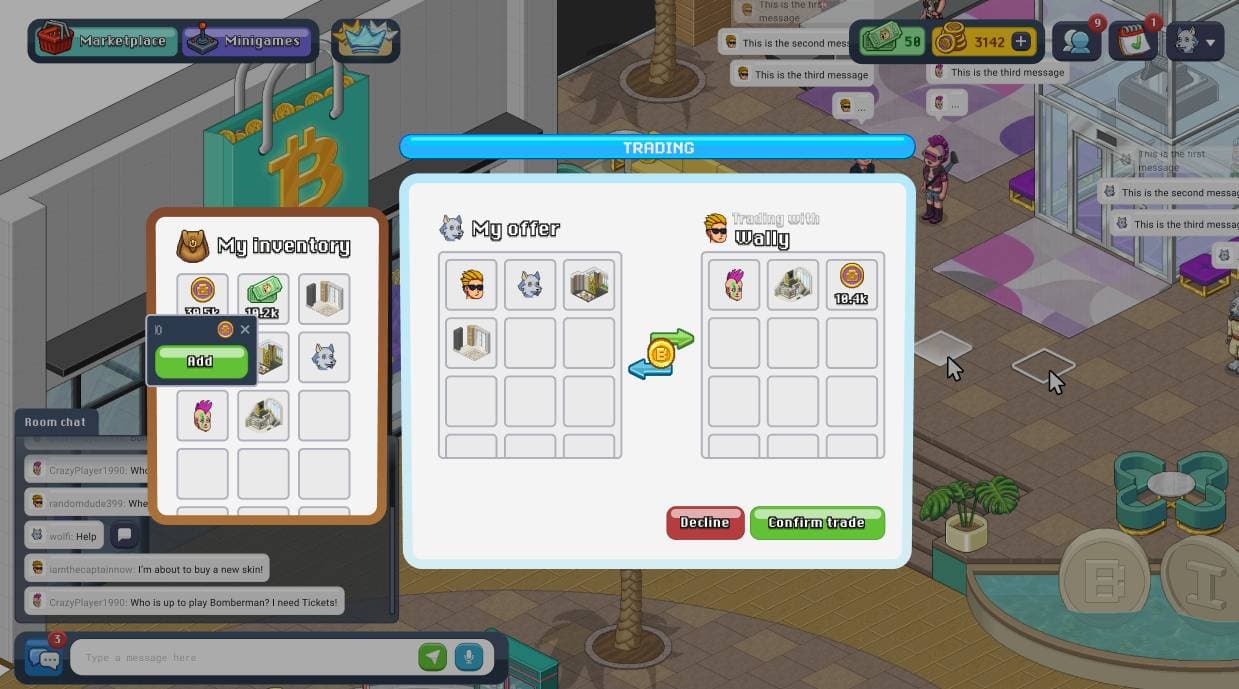
Task: Select the pink mohawk skin in inventory
Action: tap(203, 415)
